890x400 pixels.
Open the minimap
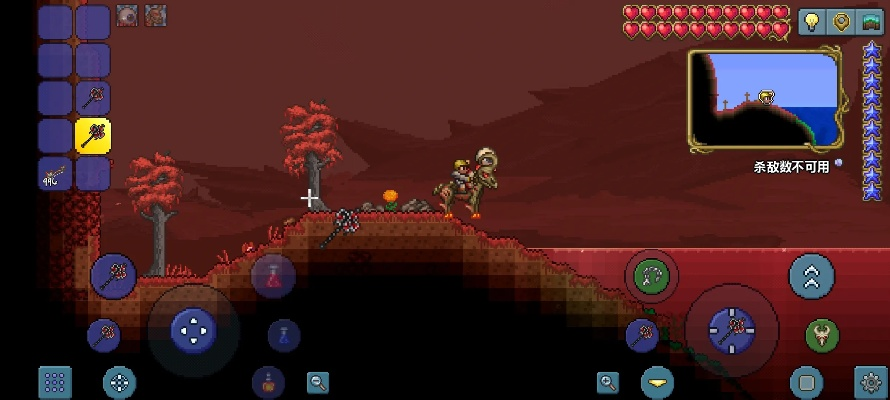[765, 99]
